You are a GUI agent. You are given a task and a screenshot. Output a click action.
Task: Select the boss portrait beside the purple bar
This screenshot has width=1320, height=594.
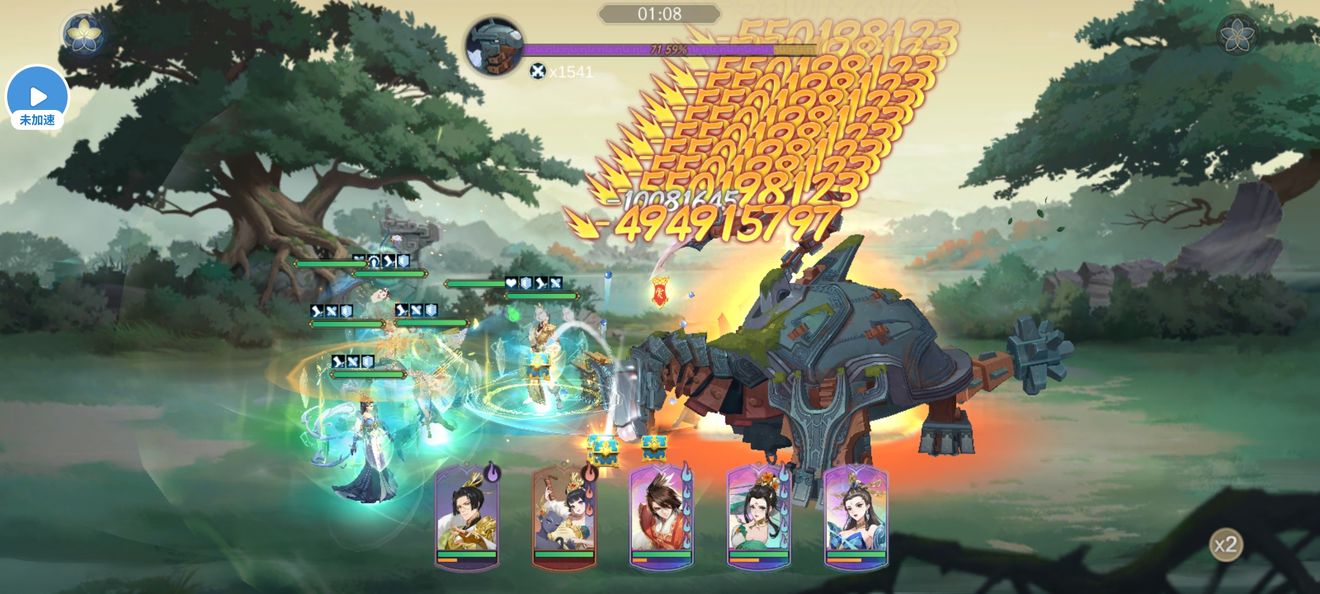pos(494,46)
